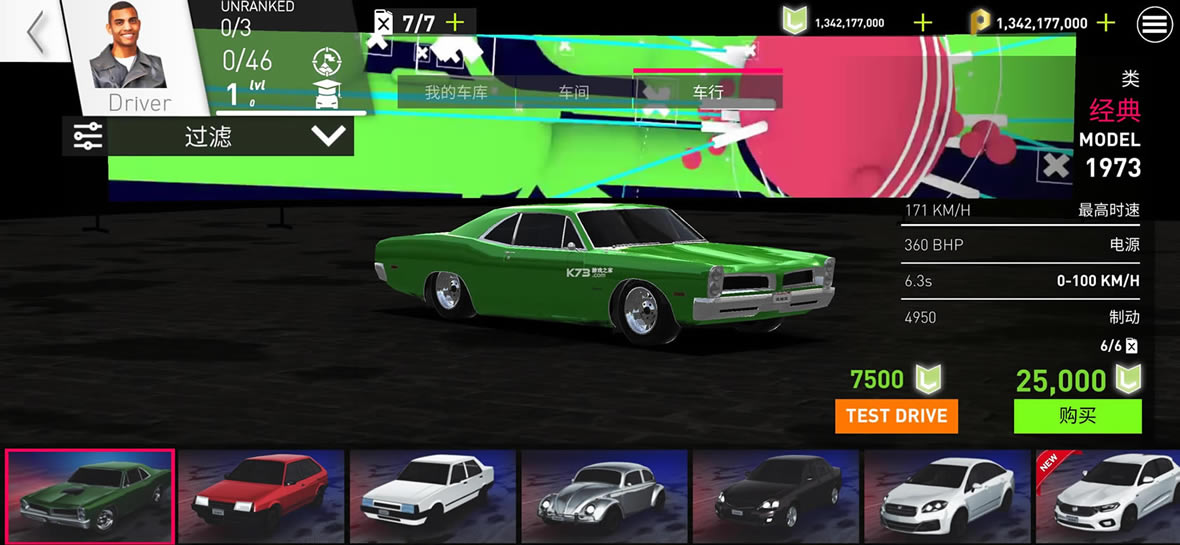Pick the white boxy sedan thumbnail
Screen dimensions: 1180x545
433,495
